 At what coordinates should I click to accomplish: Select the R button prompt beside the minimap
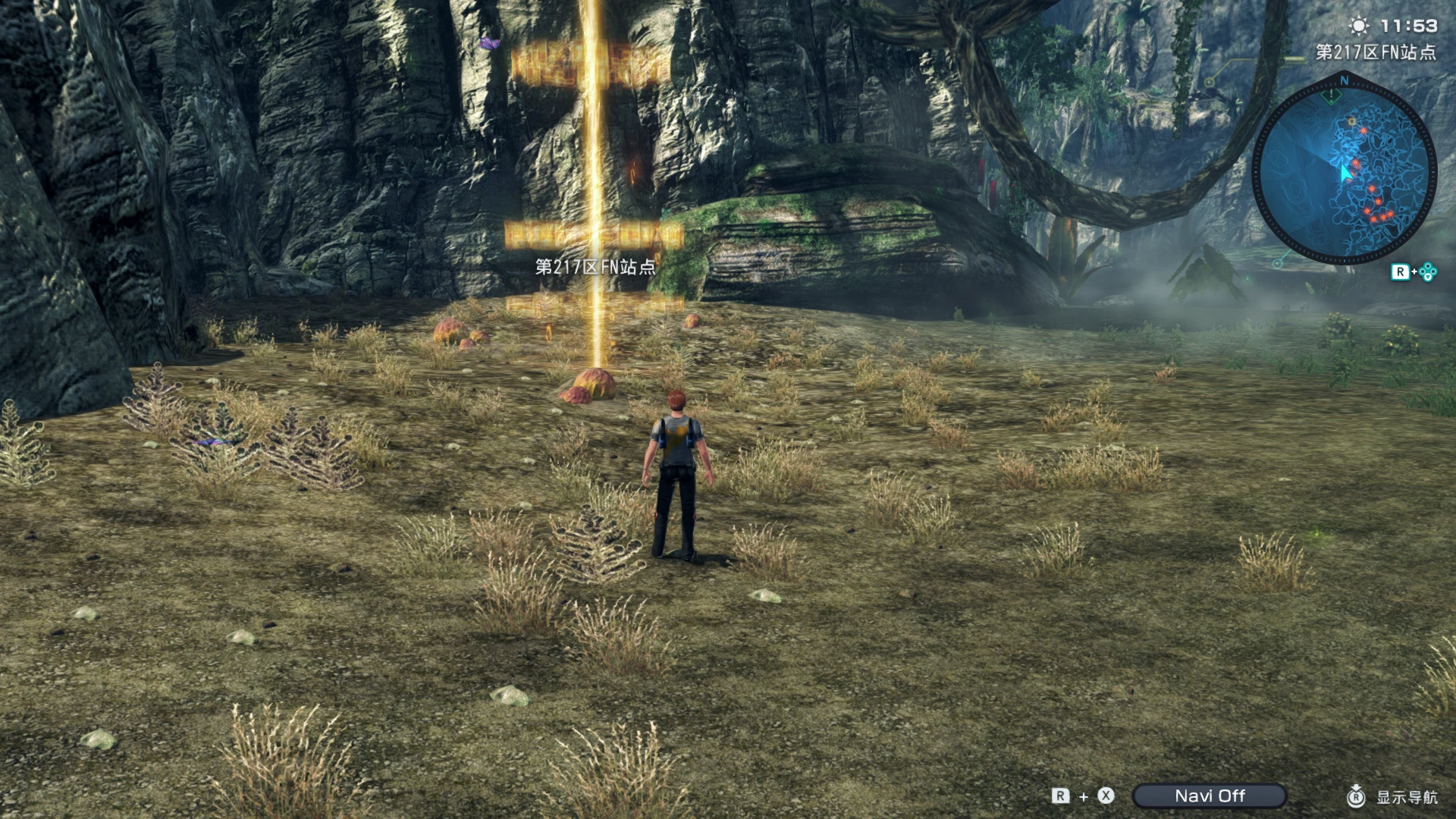1401,271
